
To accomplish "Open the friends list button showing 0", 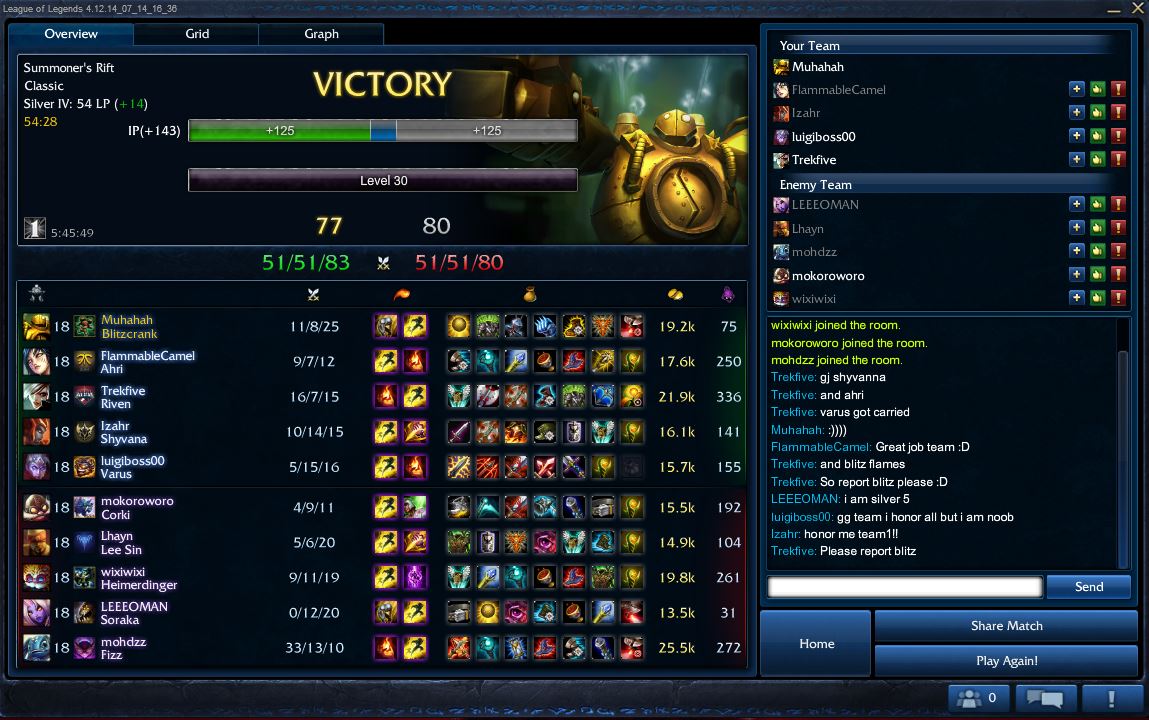I will (977, 698).
